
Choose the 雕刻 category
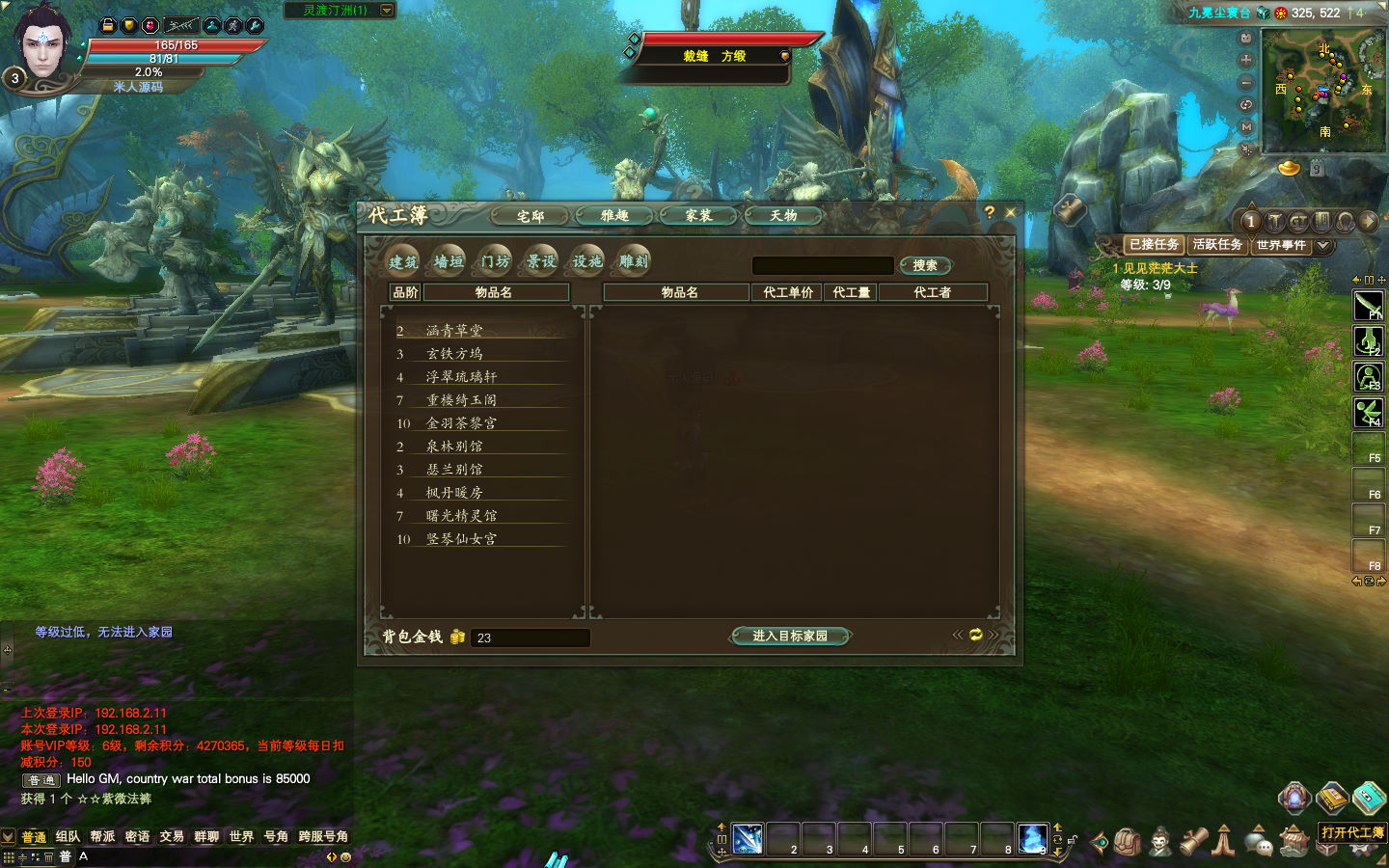(x=634, y=261)
